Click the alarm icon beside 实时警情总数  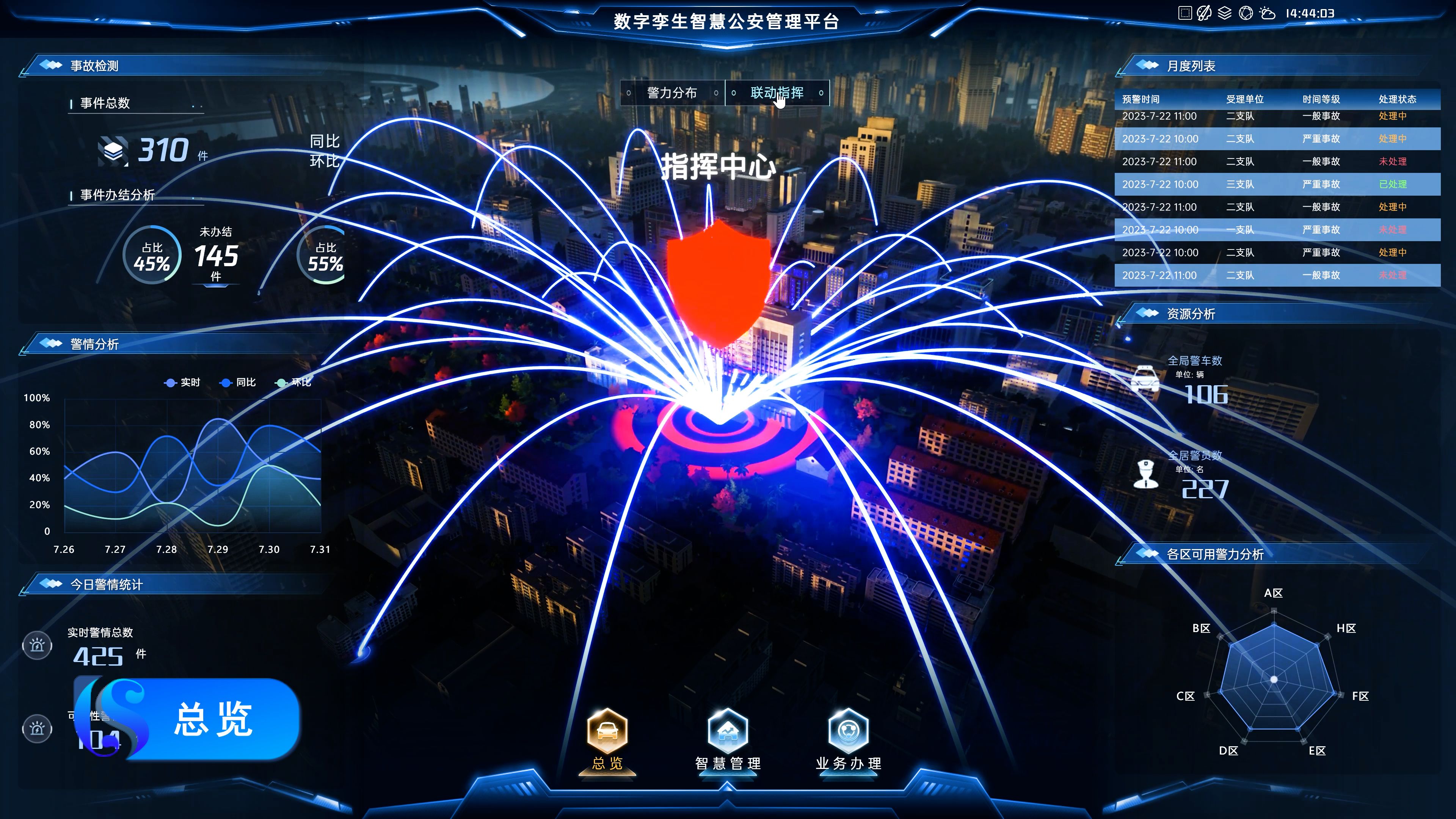(x=37, y=645)
